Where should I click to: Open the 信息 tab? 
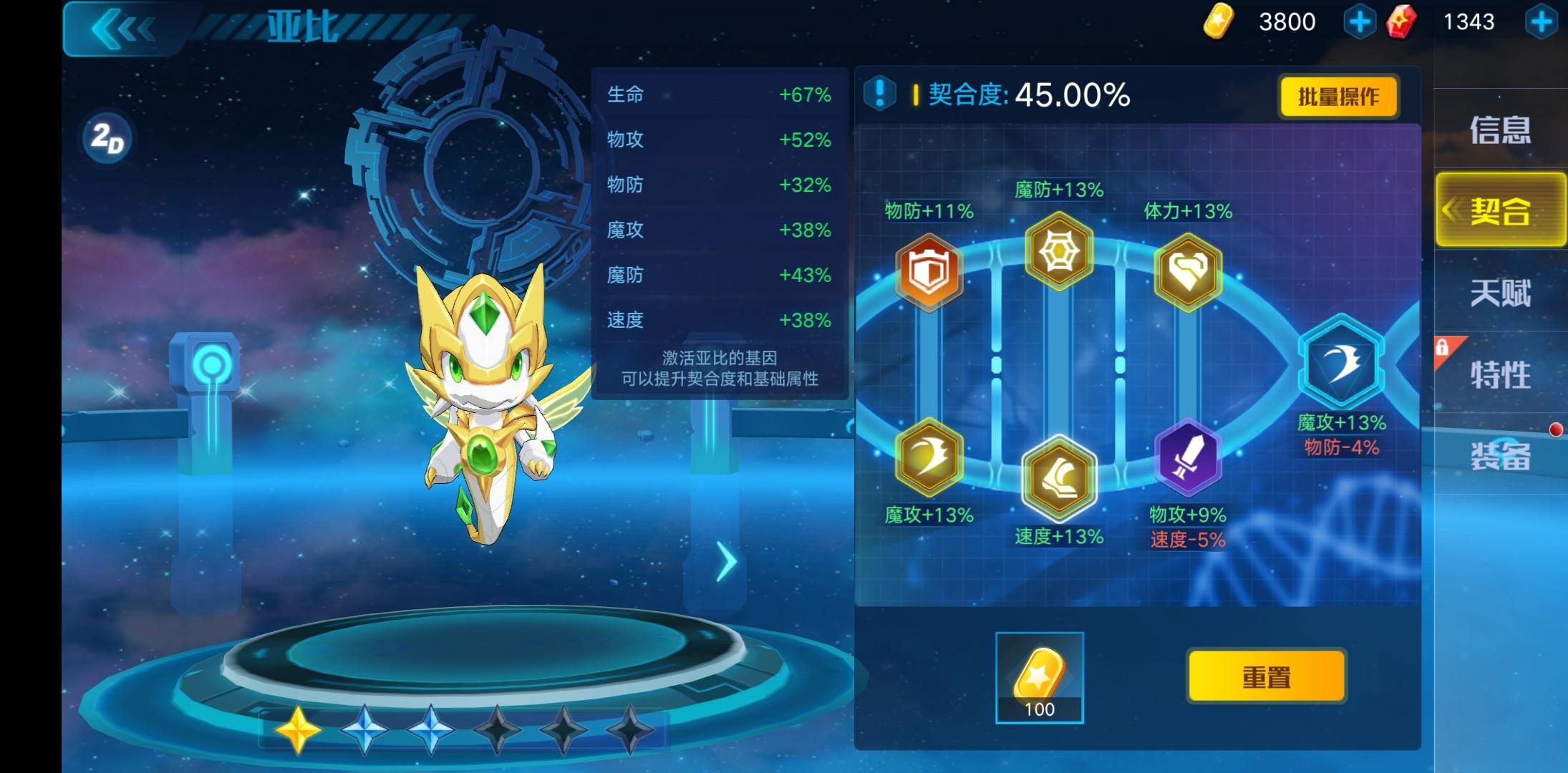(1499, 131)
